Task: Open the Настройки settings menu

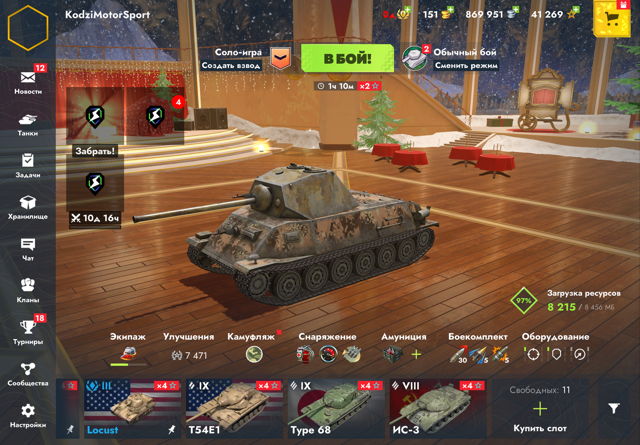Action: [x=28, y=415]
